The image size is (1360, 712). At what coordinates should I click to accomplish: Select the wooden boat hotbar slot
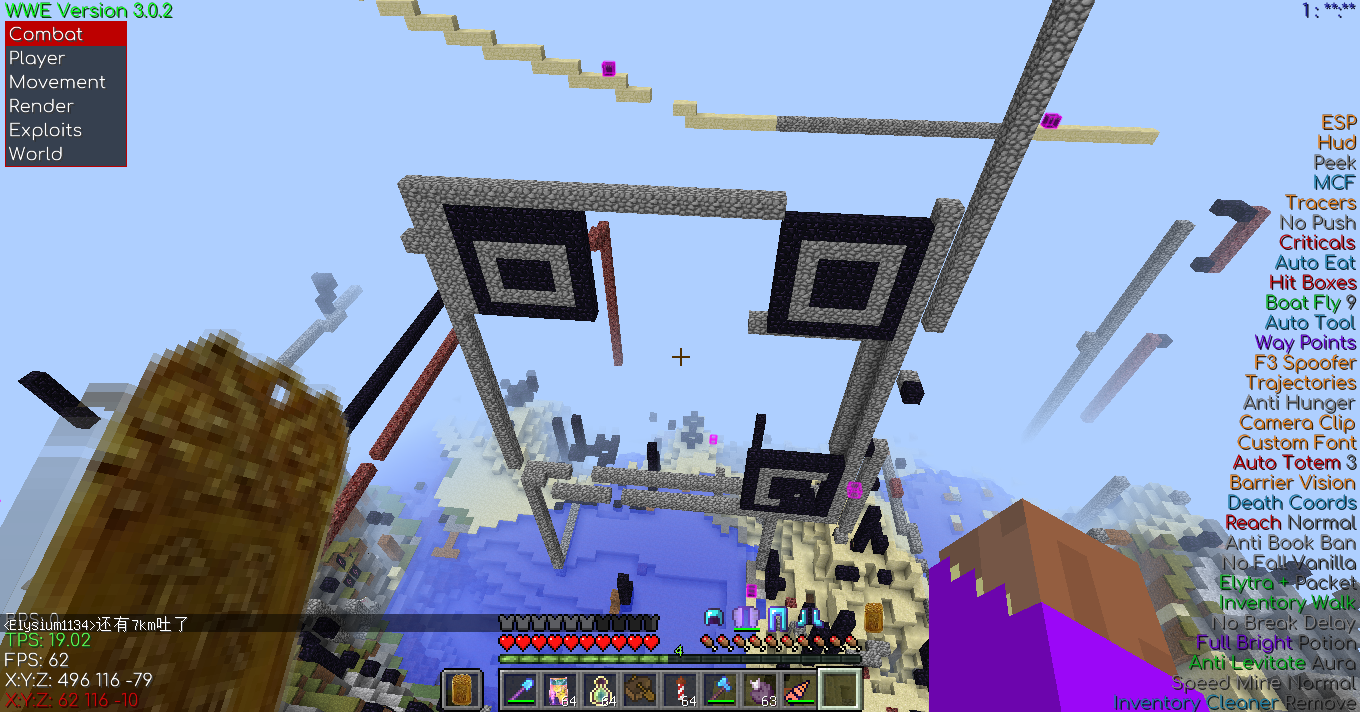tap(640, 690)
